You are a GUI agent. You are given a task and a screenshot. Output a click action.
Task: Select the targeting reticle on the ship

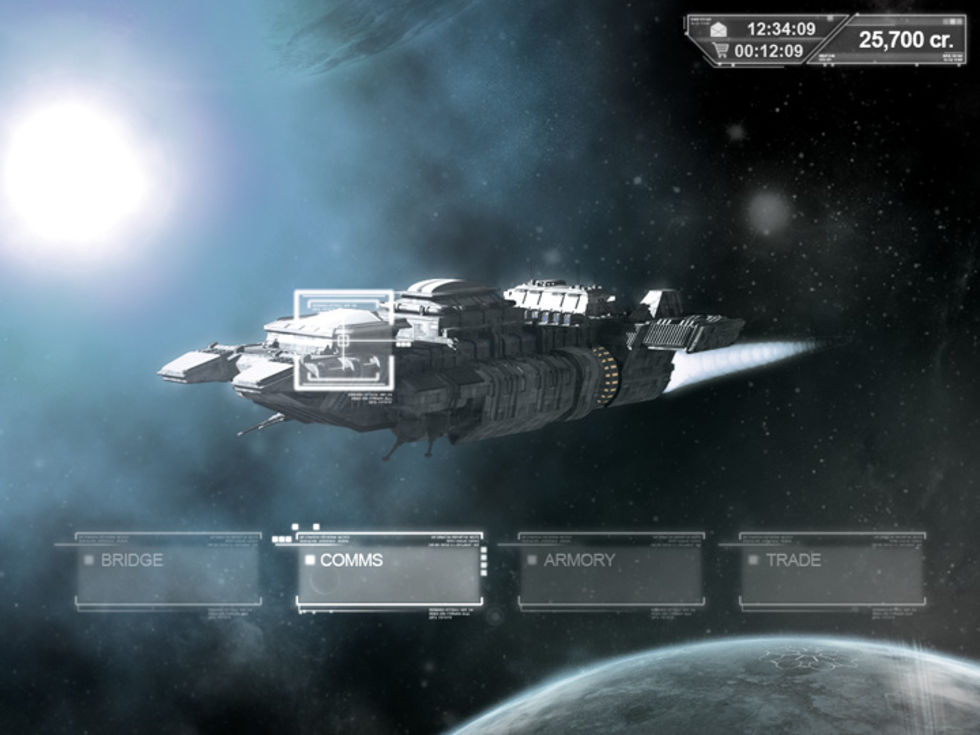pos(343,340)
